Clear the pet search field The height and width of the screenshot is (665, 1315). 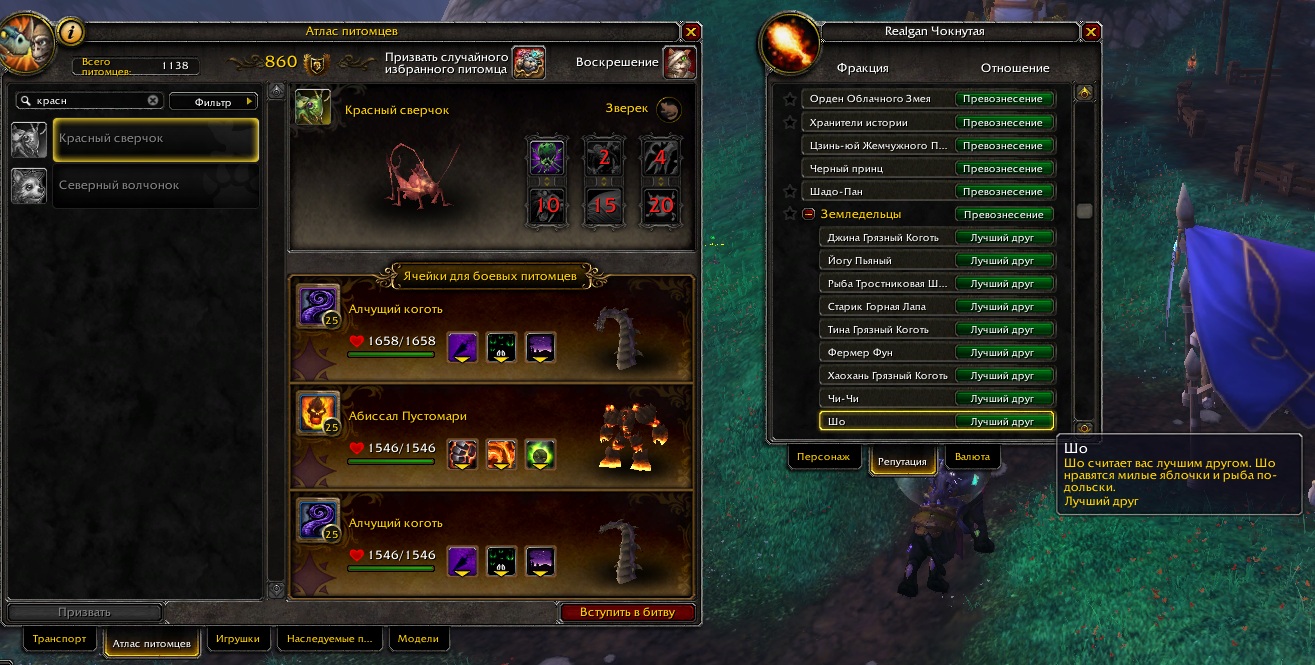153,101
